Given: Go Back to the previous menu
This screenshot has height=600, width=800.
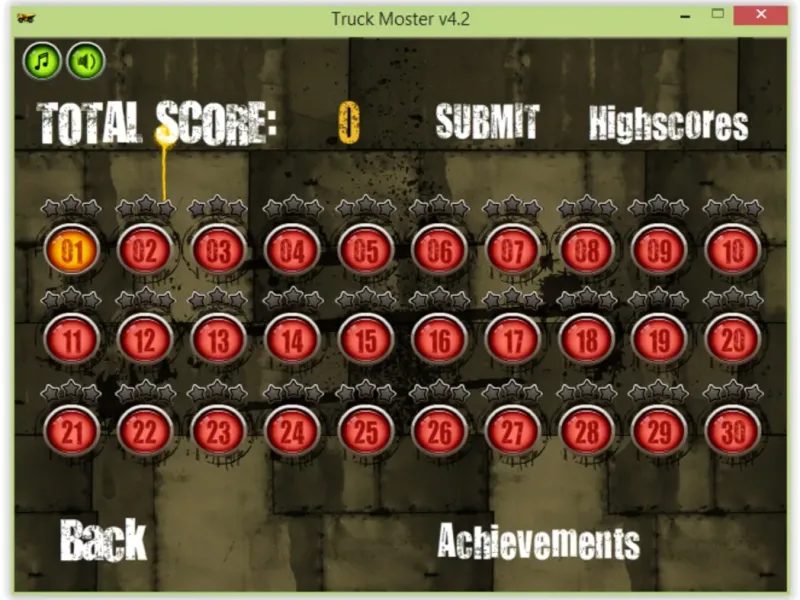Looking at the screenshot, I should point(103,540).
